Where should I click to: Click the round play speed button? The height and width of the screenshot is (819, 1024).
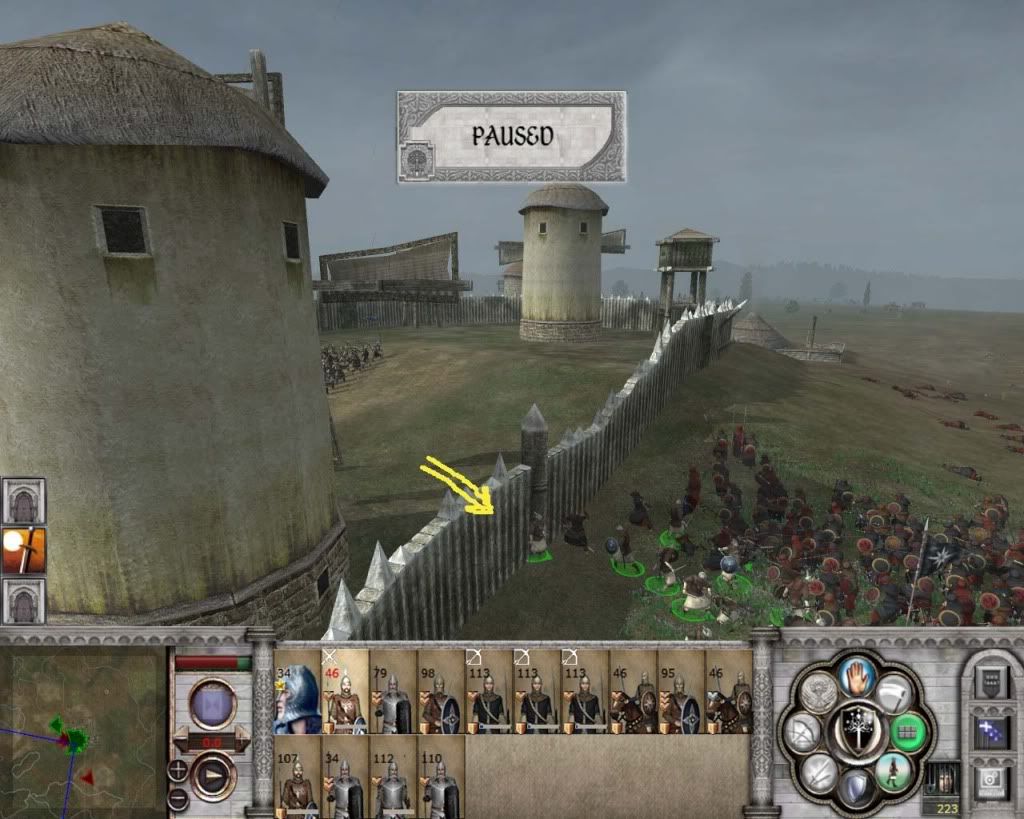212,776
